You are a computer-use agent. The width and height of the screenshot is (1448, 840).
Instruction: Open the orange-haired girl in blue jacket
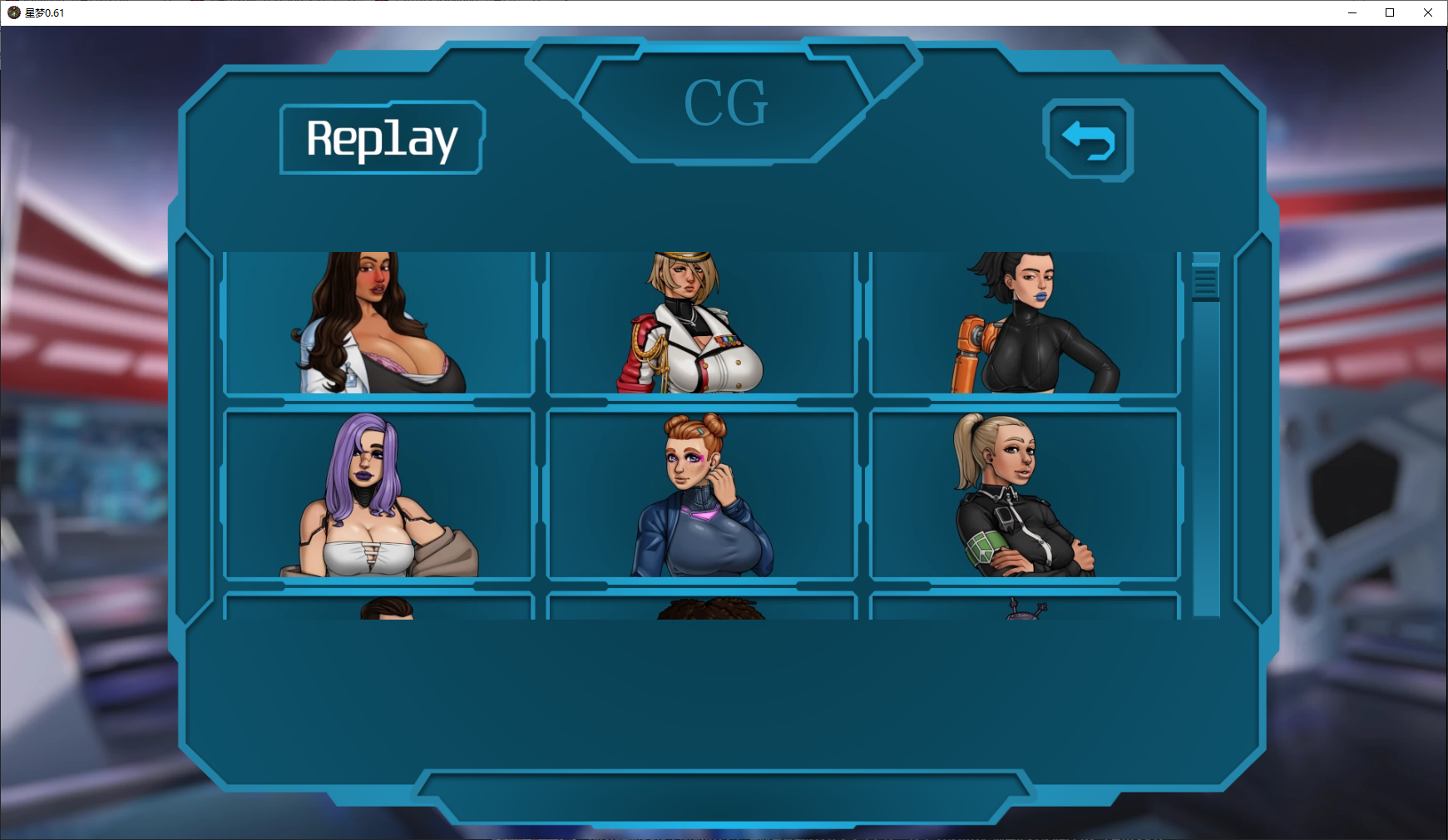click(x=702, y=494)
